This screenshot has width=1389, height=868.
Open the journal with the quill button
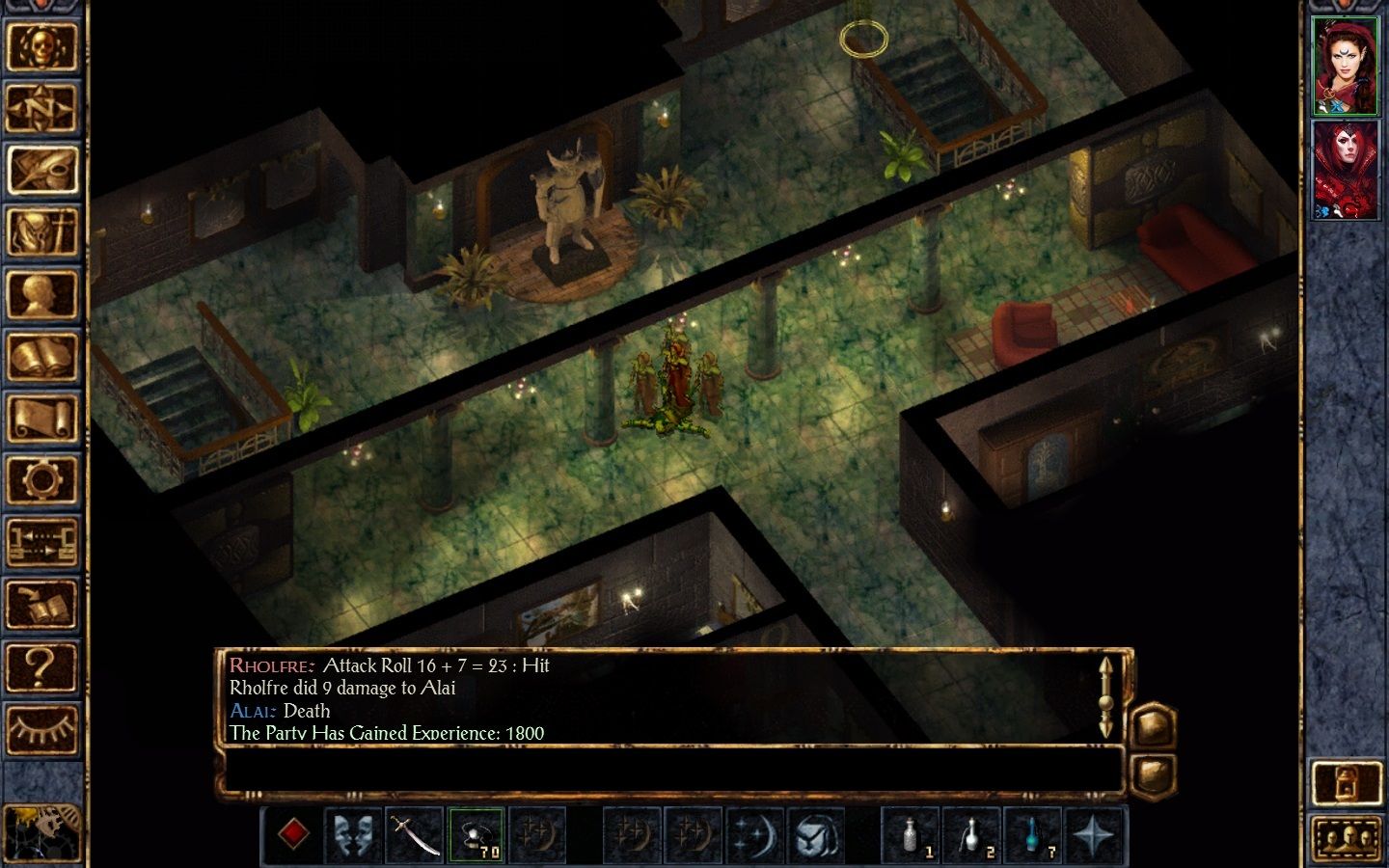(41, 171)
